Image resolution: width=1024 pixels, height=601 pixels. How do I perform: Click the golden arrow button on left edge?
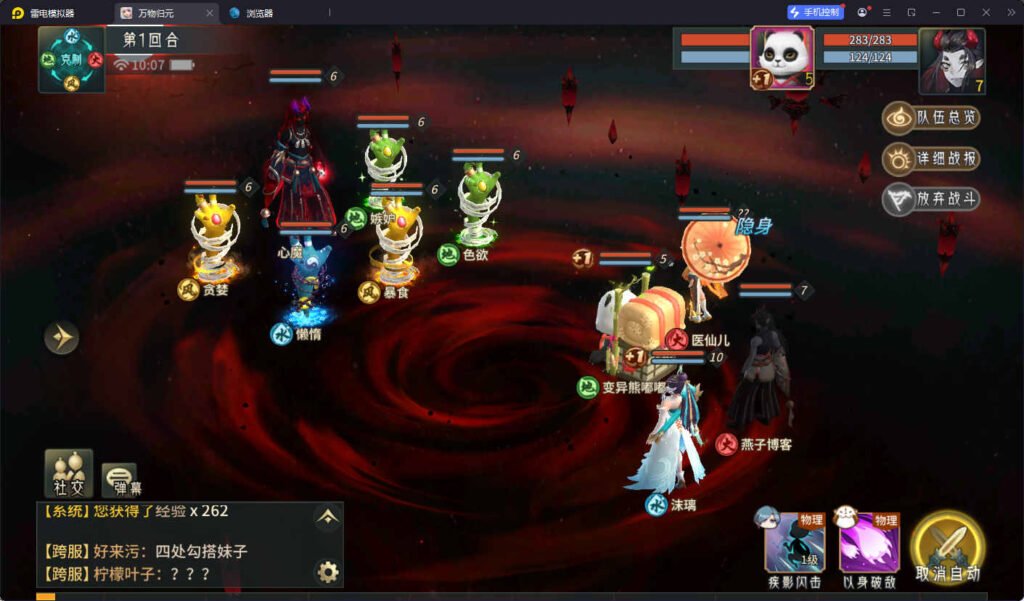pos(61,338)
